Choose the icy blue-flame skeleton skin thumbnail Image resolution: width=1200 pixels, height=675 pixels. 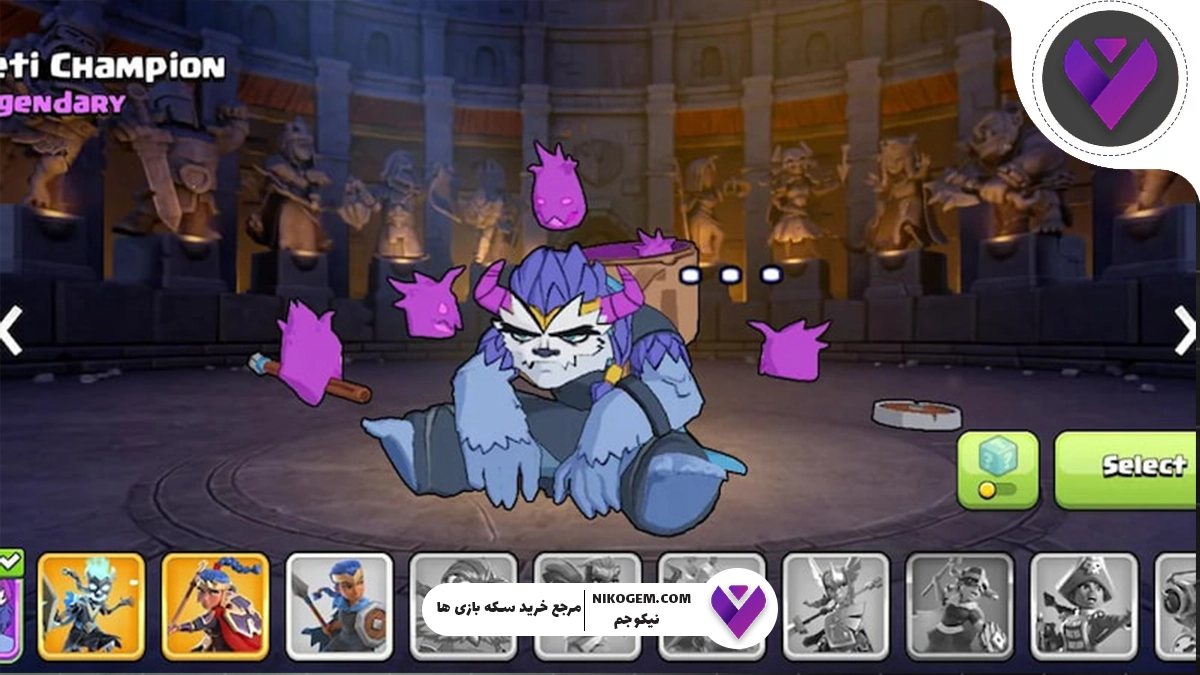pos(91,606)
